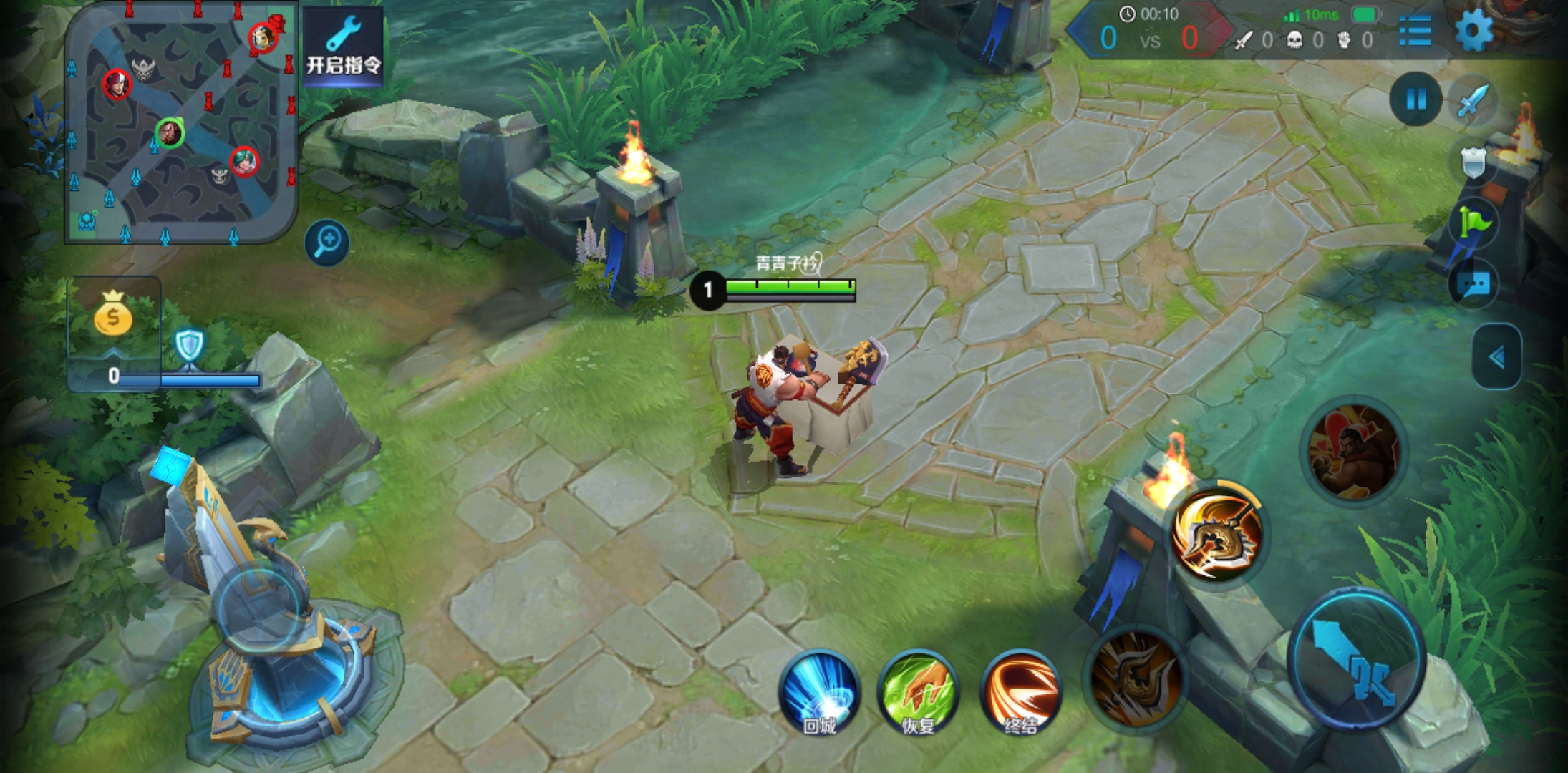Show the scoreboard list icon

point(1415,32)
